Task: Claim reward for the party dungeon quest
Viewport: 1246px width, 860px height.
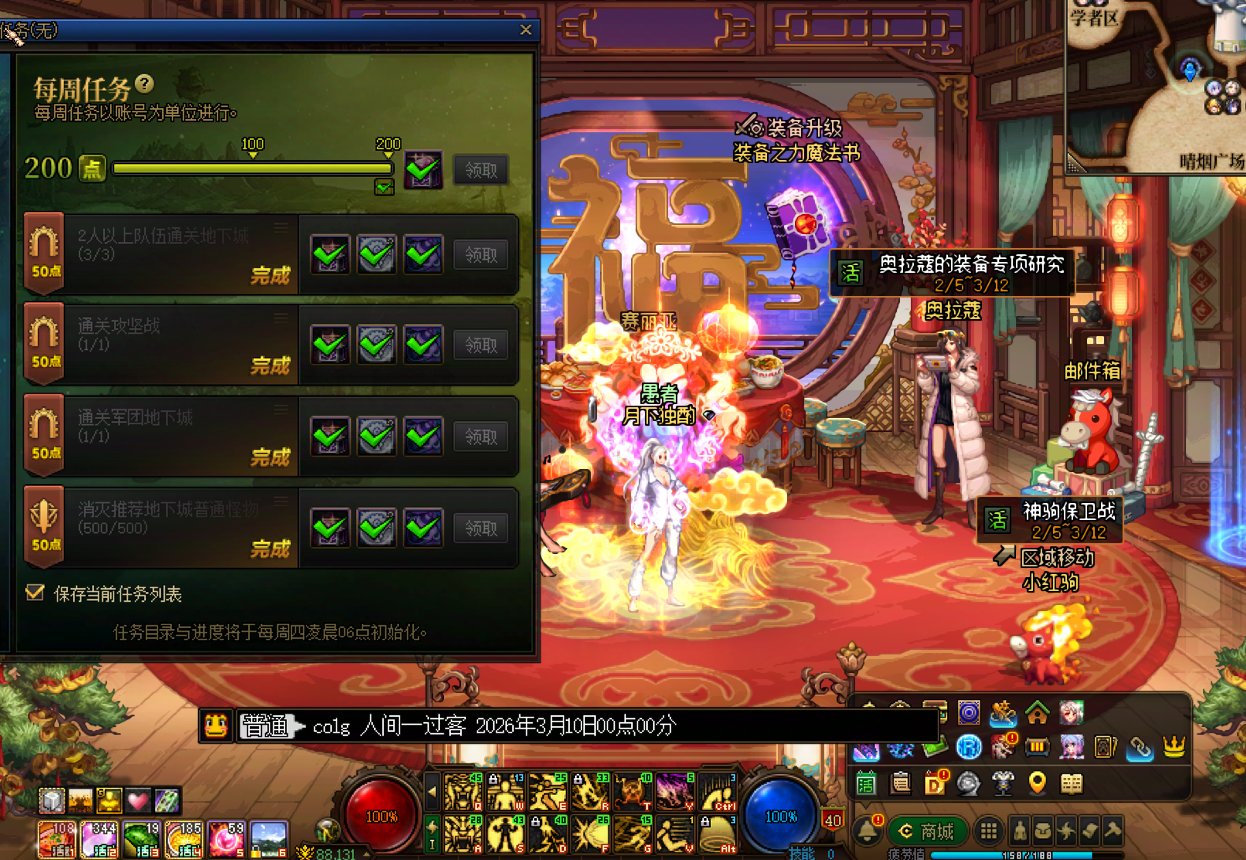Action: 480,255
